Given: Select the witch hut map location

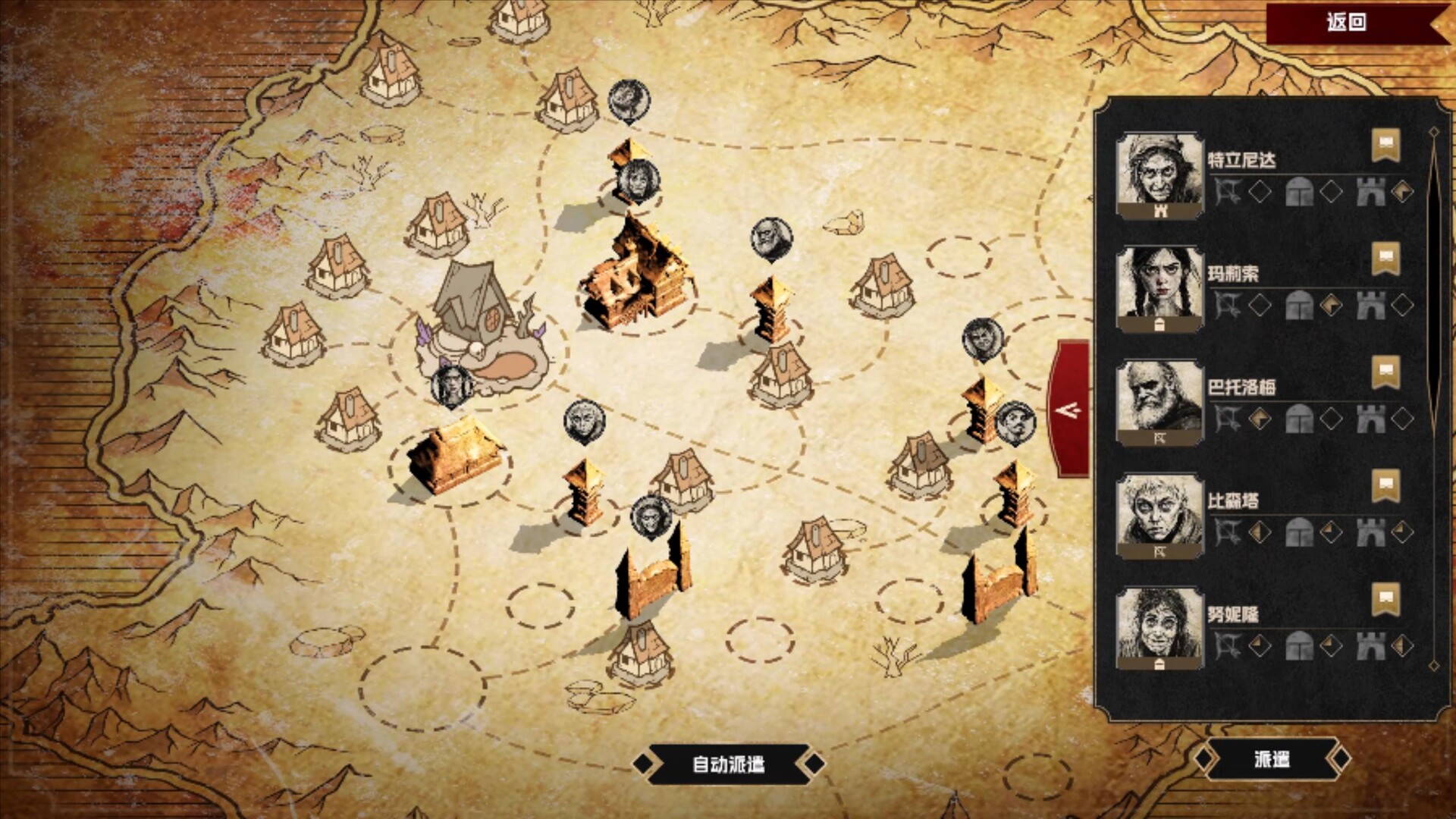Looking at the screenshot, I should coord(479,326).
